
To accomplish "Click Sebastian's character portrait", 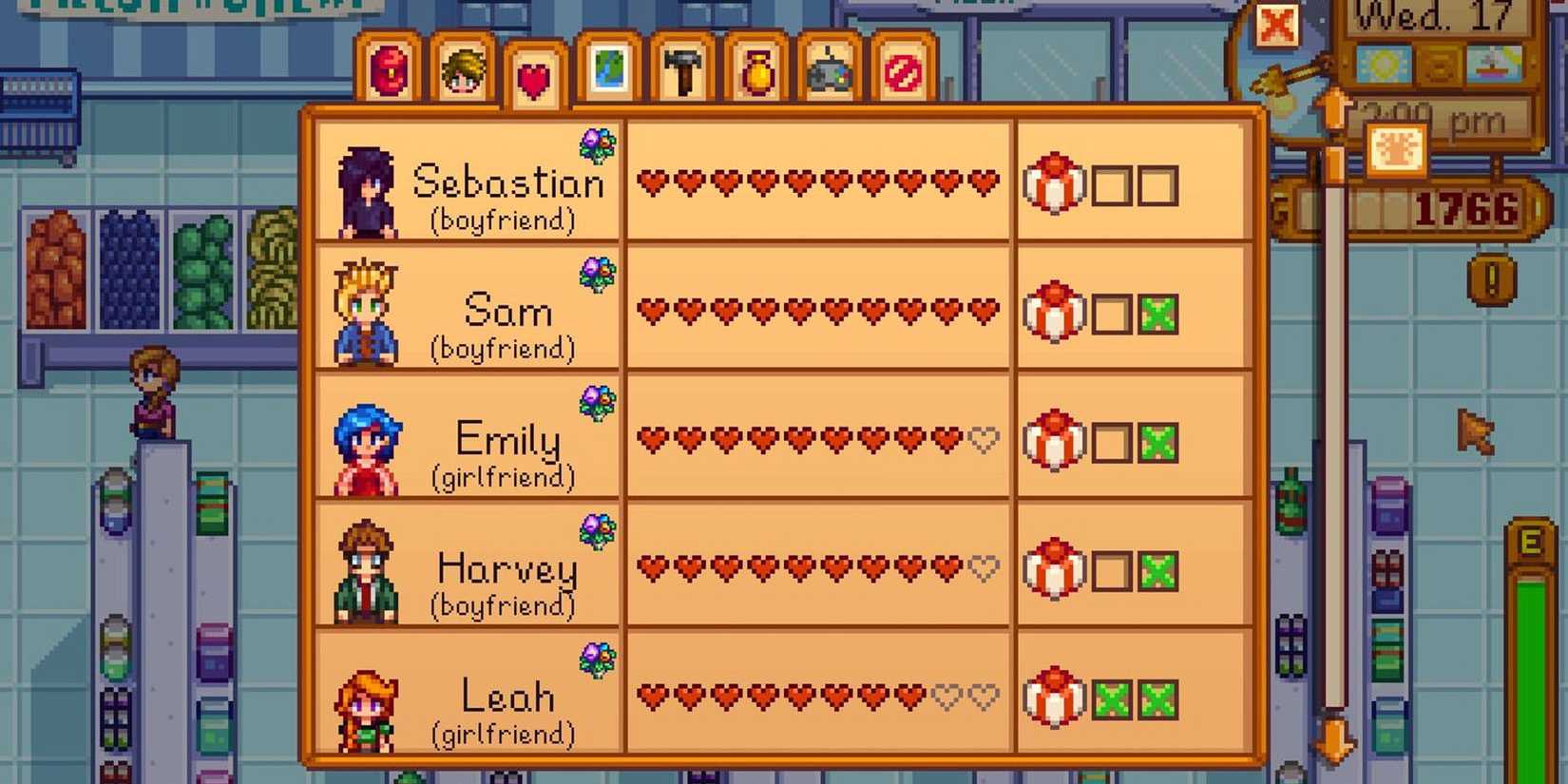I will pyautogui.click(x=366, y=188).
